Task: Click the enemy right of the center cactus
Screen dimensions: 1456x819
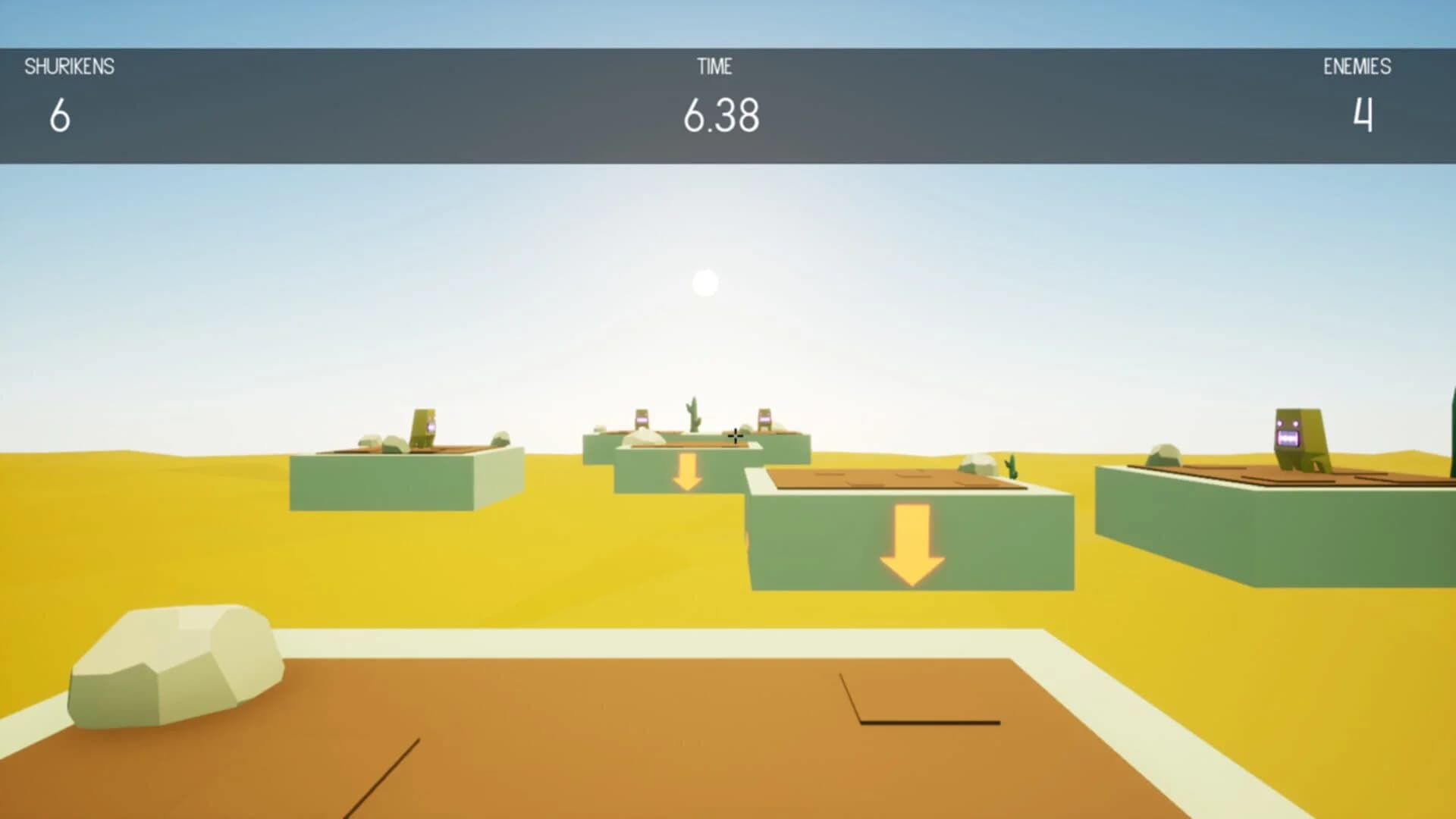Action: 764,419
